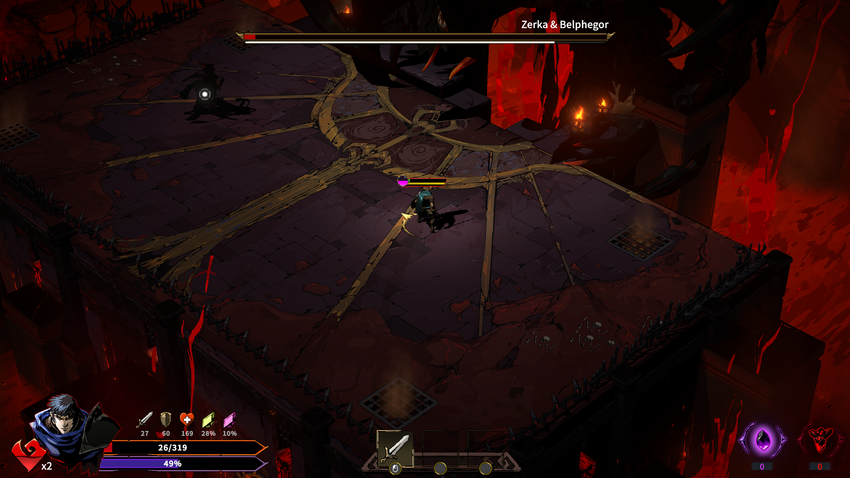Screen dimensions: 850x478
Task: Click the yellow crystal stat icon
Action: pos(208,419)
